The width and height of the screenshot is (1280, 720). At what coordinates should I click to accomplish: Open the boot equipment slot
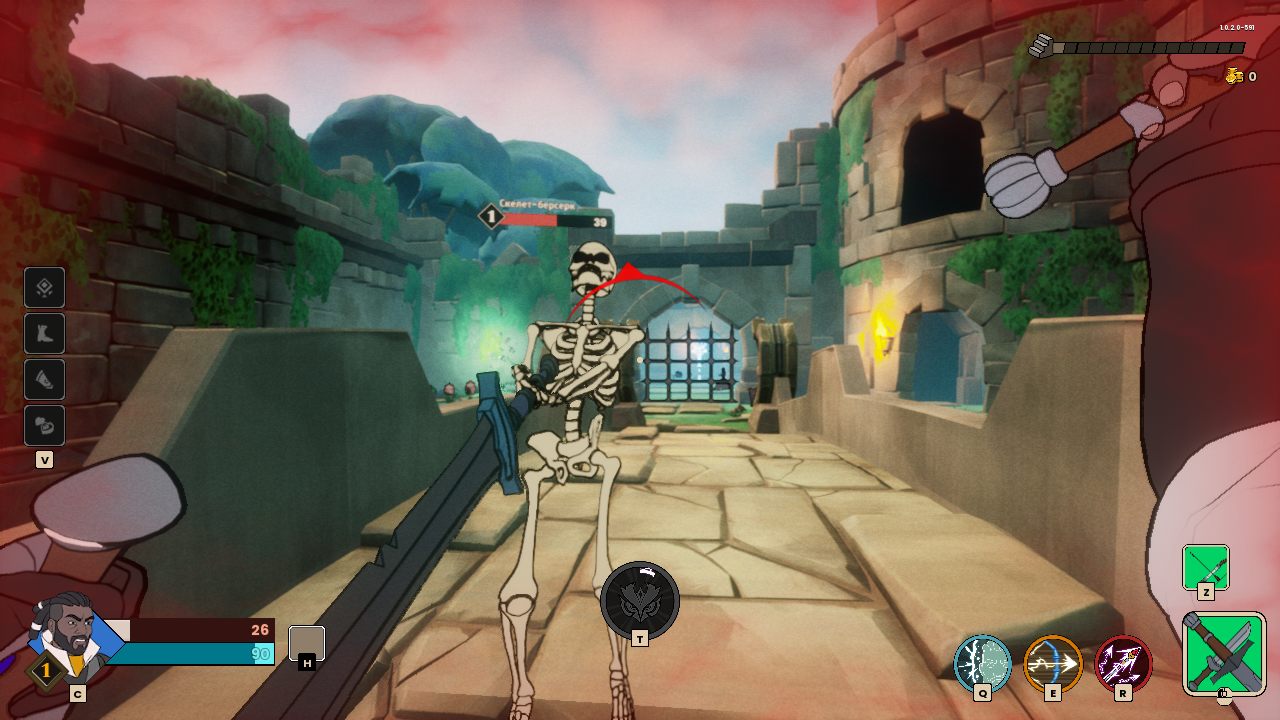(45, 334)
